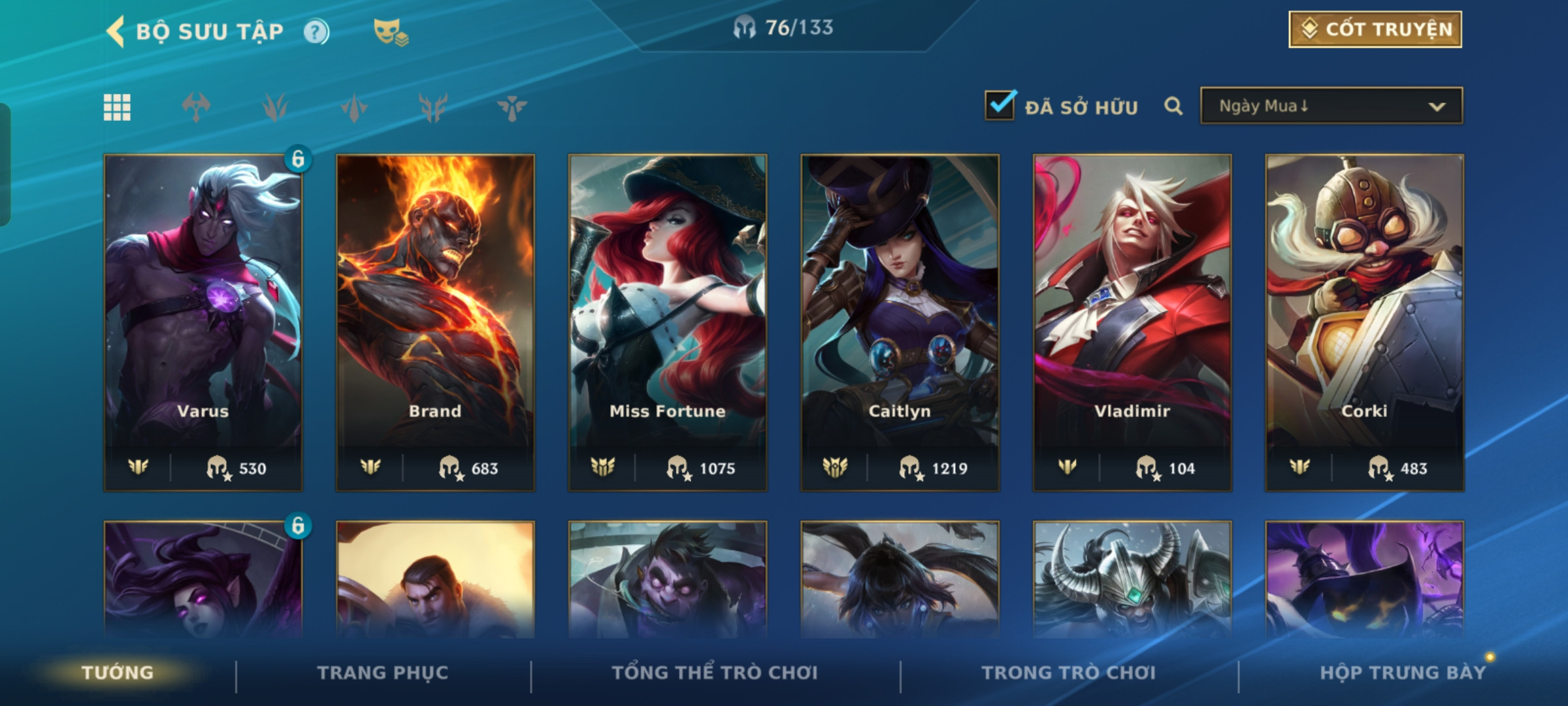Screen dimensions: 1568x706
Task: Go to the Trong Trò Chơi tab
Action: (x=1069, y=673)
